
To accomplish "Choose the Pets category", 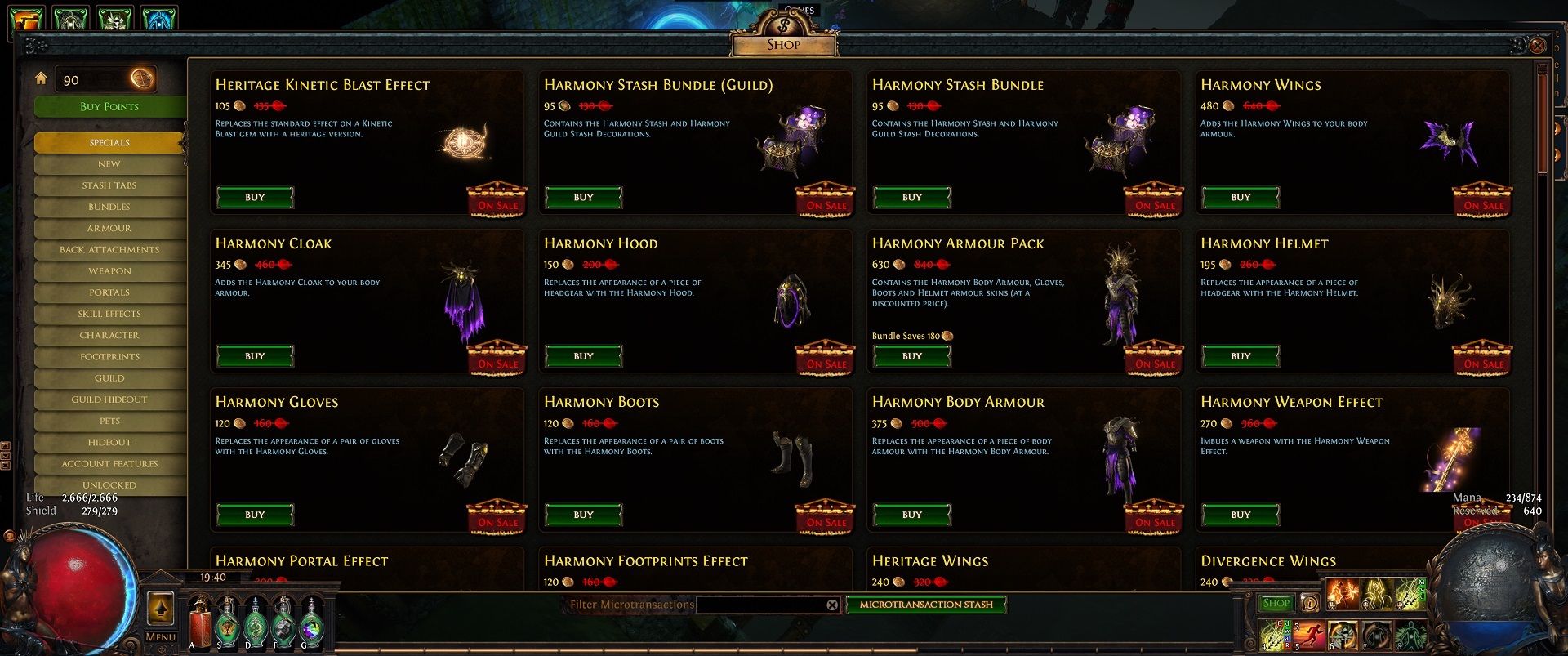I will [109, 421].
